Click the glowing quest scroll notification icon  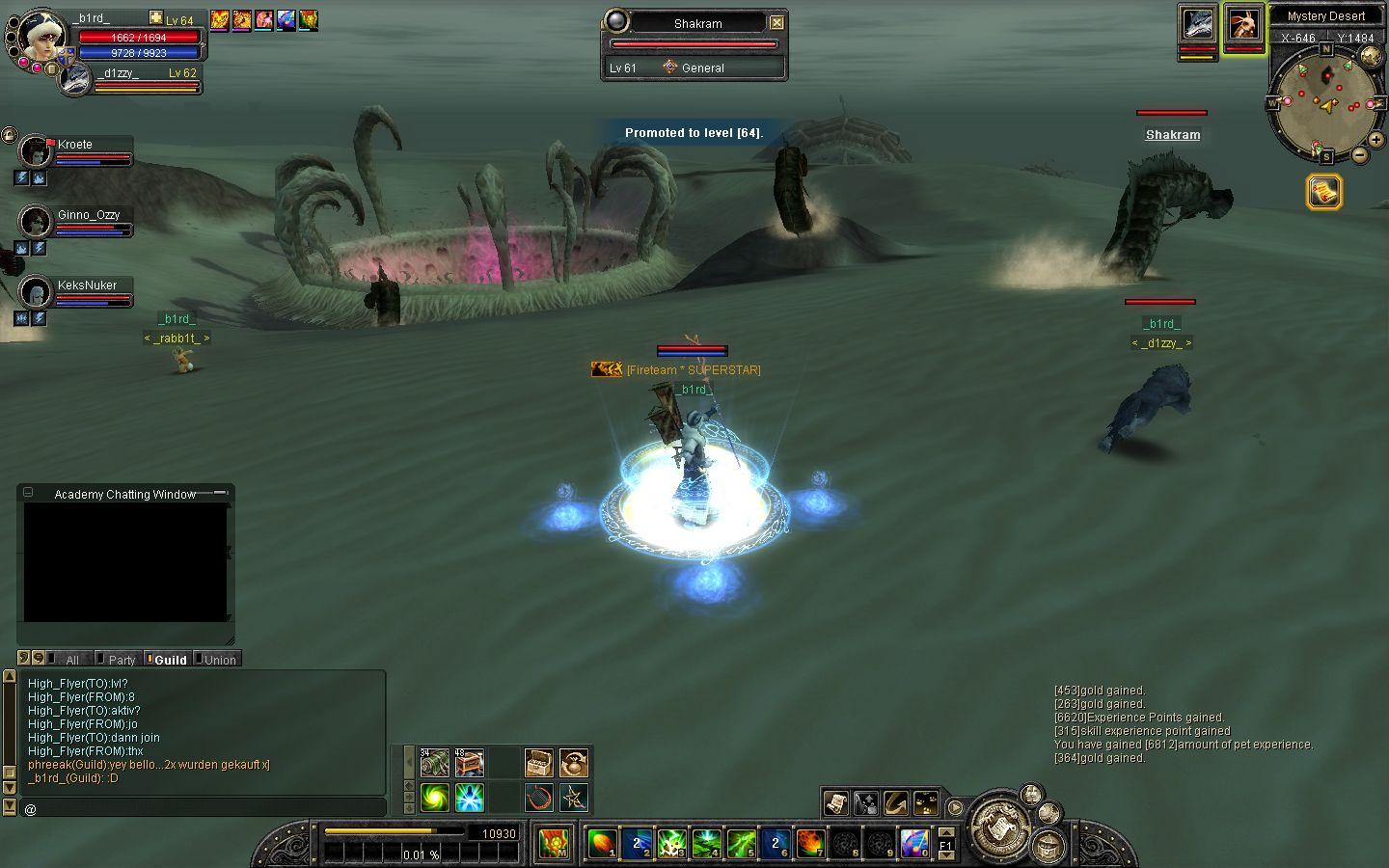[x=1324, y=192]
